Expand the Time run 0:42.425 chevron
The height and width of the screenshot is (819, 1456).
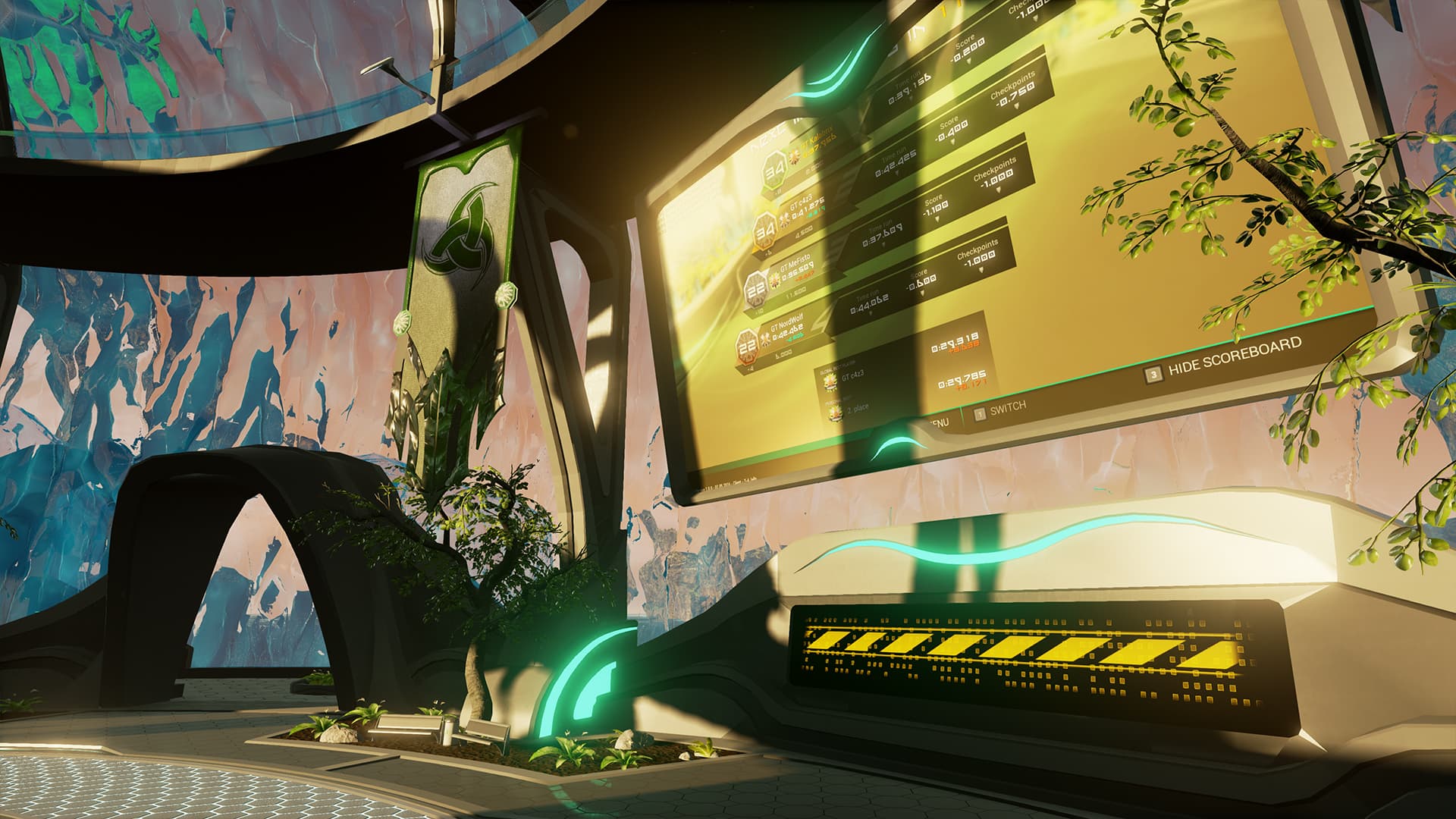pyautogui.click(x=898, y=171)
